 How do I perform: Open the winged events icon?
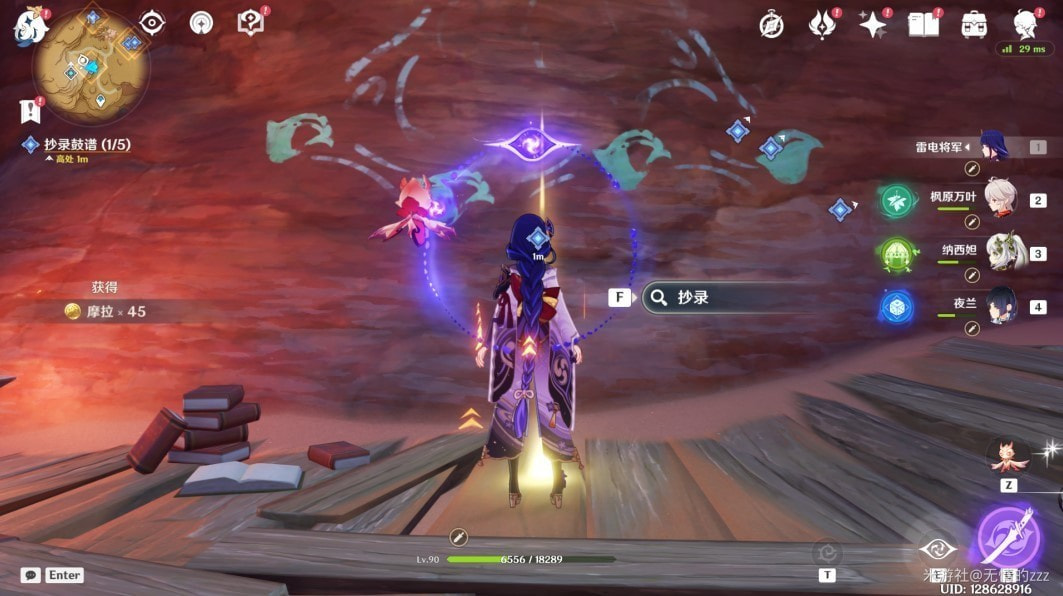822,25
